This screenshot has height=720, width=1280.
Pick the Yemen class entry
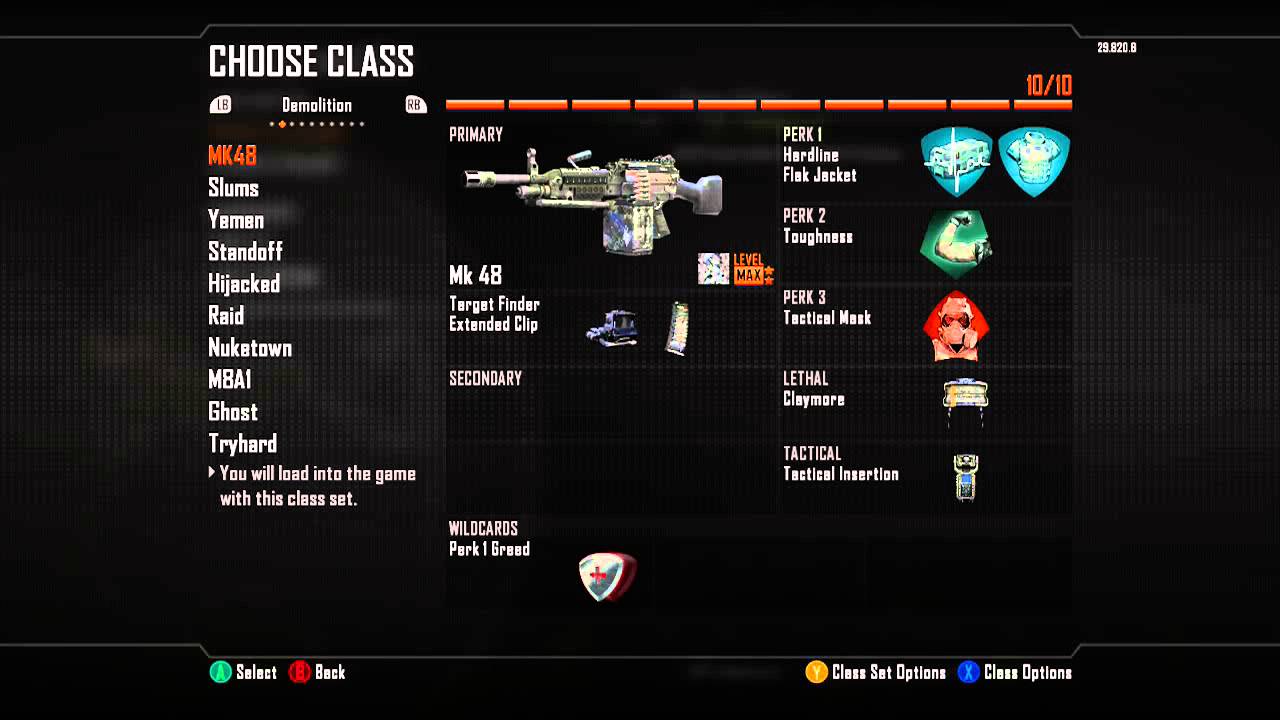[x=236, y=220]
